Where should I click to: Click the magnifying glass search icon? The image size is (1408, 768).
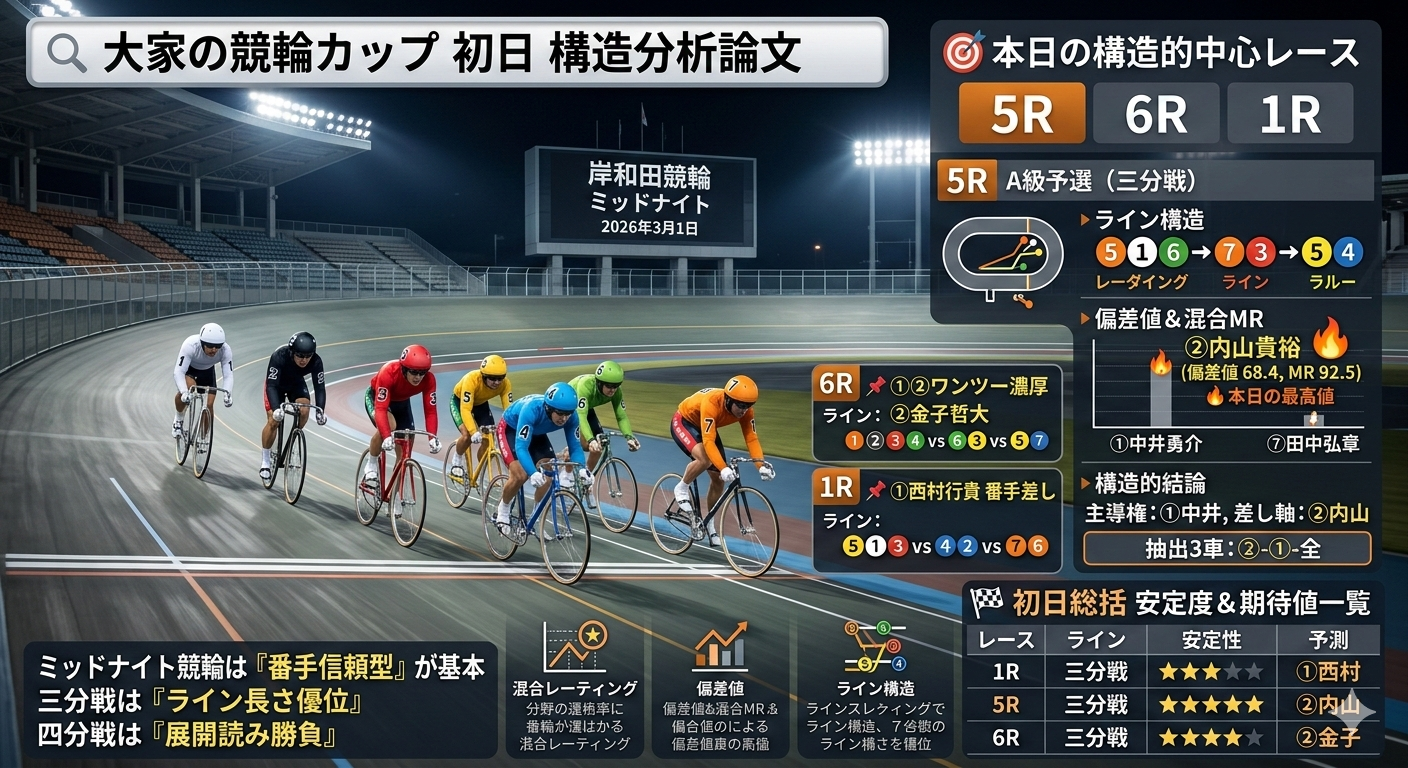coord(67,54)
